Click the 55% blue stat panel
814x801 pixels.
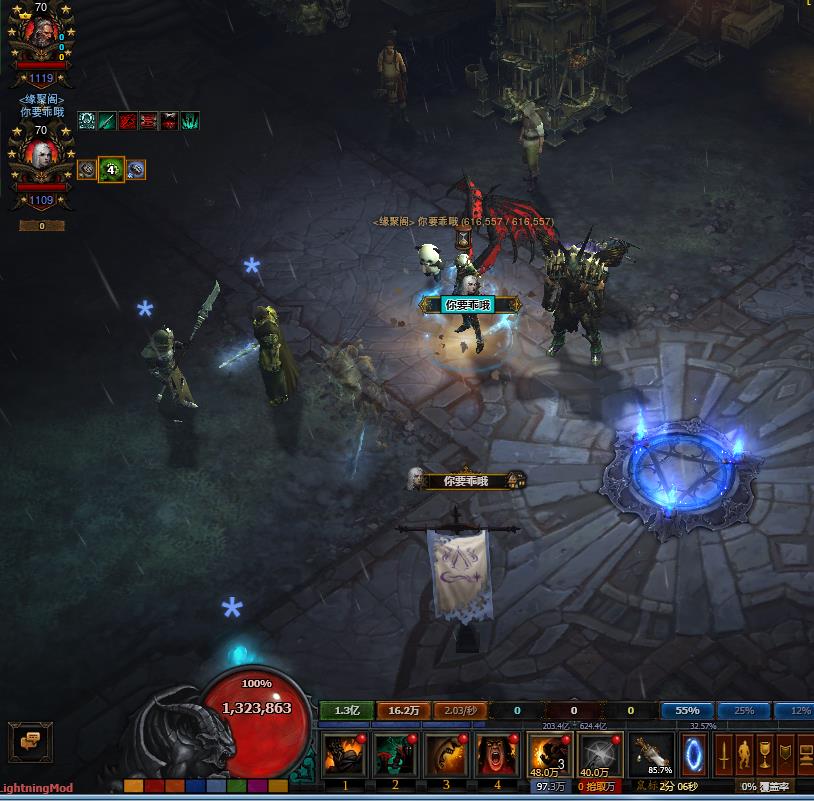pyautogui.click(x=687, y=711)
